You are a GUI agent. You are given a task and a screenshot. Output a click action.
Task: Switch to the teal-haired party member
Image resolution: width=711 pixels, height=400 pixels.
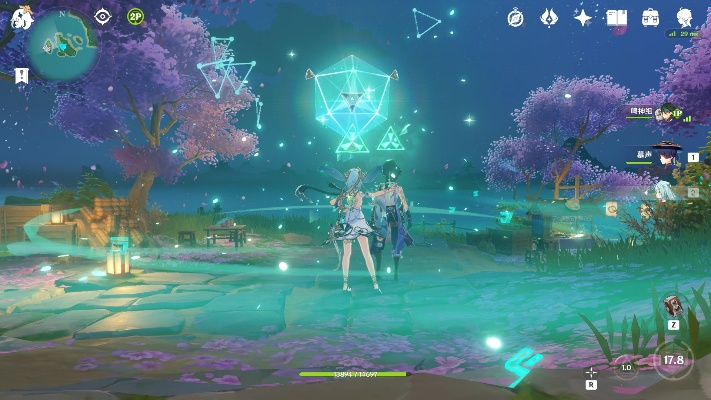click(668, 190)
